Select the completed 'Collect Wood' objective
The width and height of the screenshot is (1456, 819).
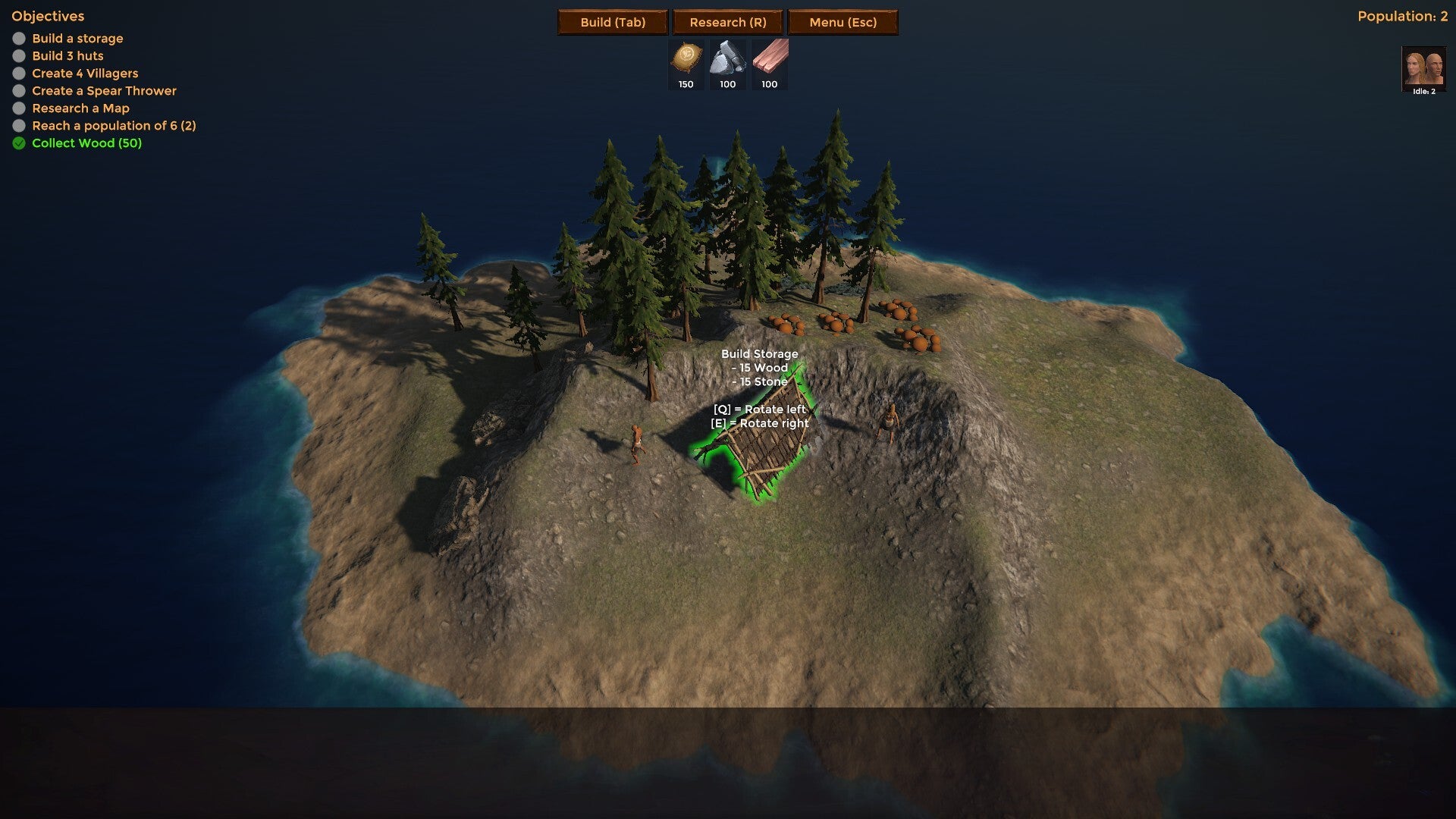pos(86,143)
